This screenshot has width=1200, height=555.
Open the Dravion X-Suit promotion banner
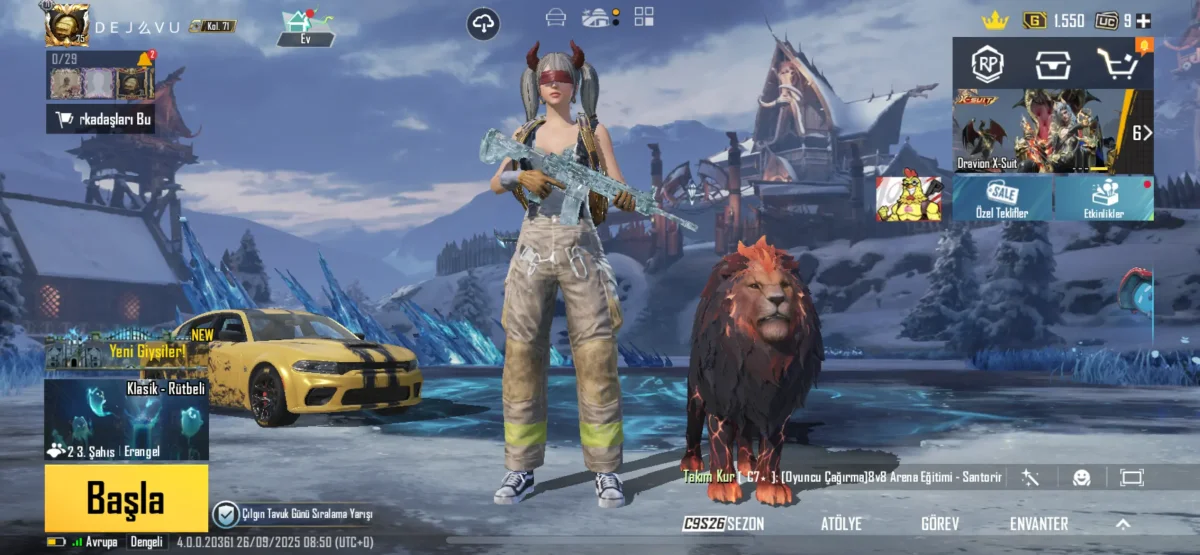coord(1040,132)
